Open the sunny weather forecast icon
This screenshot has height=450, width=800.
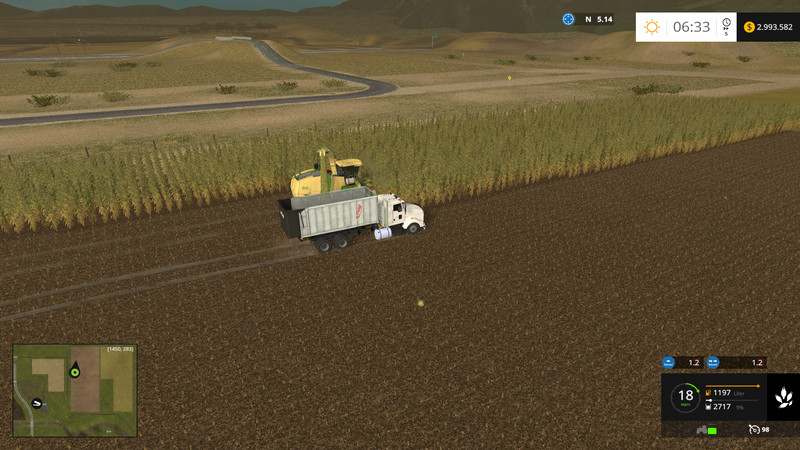pos(652,27)
